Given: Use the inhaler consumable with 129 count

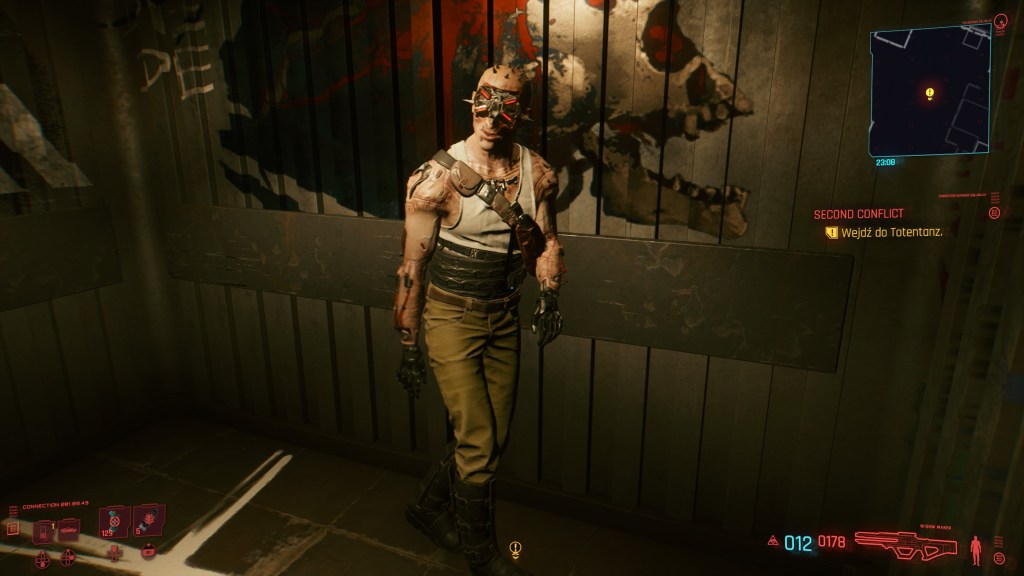Looking at the screenshot, I should [x=115, y=522].
